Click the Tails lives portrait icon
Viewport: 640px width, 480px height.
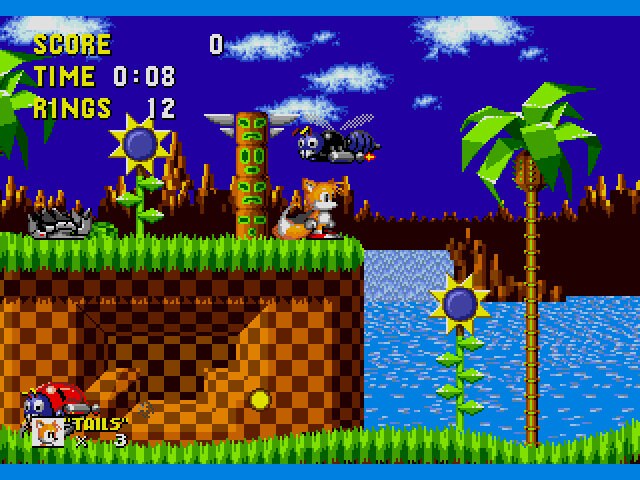pos(48,431)
